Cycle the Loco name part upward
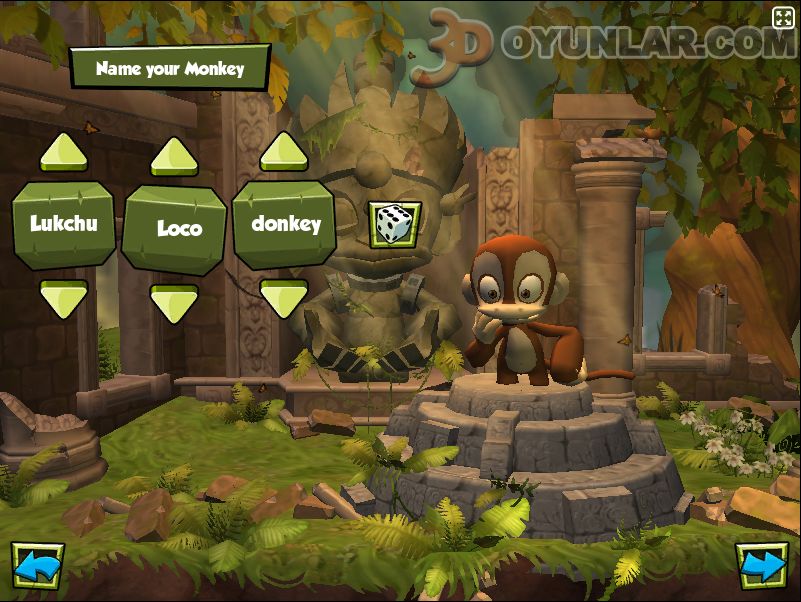The image size is (801, 602). coord(174,157)
